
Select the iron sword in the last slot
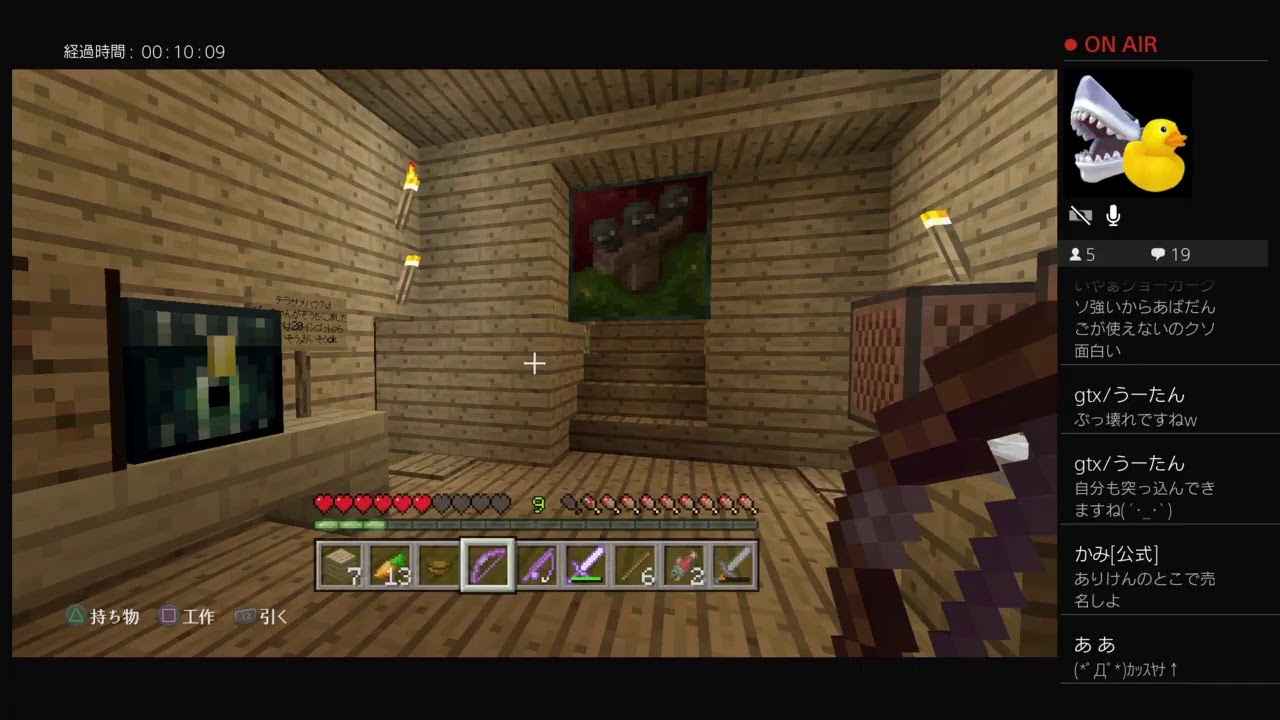click(x=733, y=565)
